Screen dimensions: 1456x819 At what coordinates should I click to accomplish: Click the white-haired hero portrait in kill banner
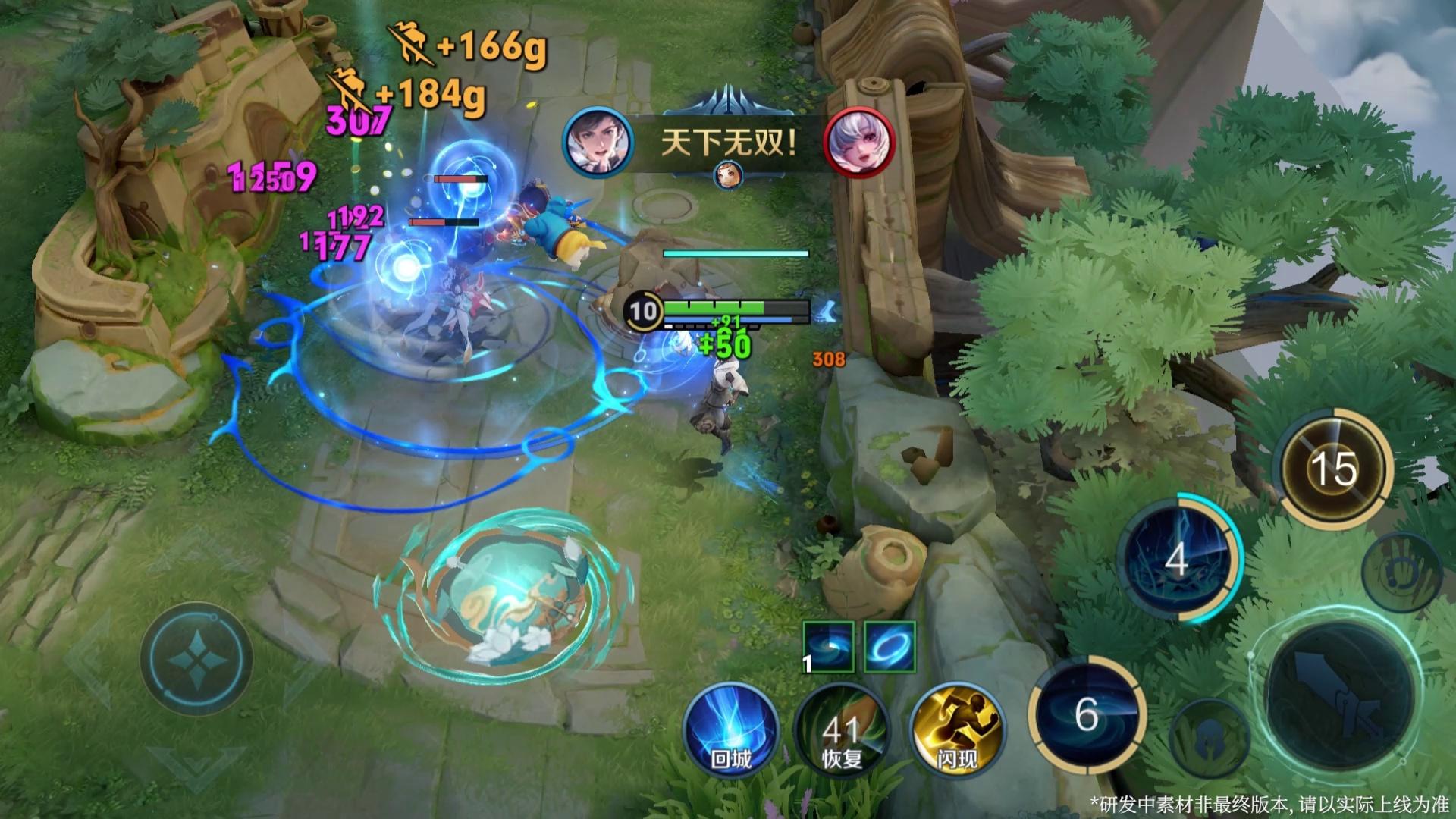pos(859,143)
